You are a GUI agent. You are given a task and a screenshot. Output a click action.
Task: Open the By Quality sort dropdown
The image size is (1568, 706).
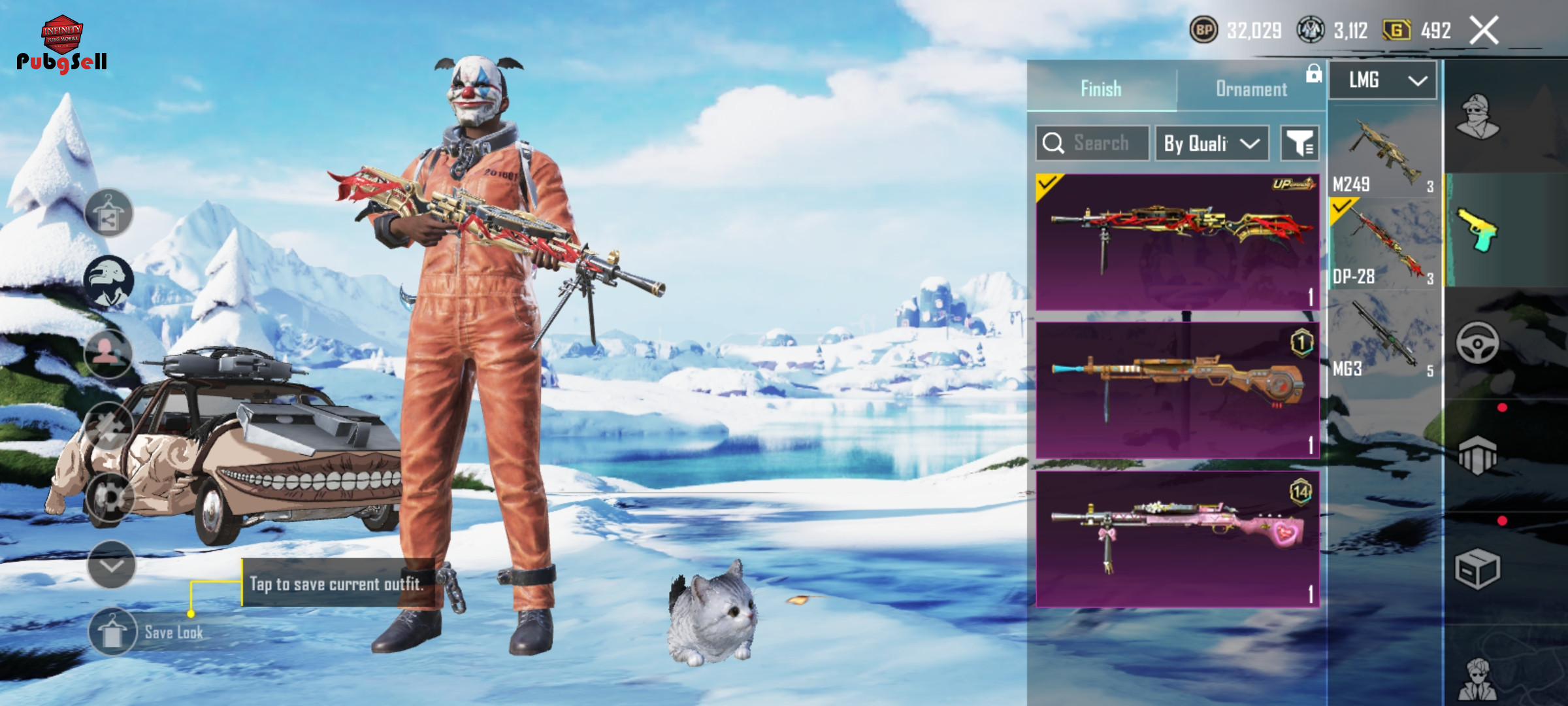click(x=1212, y=143)
